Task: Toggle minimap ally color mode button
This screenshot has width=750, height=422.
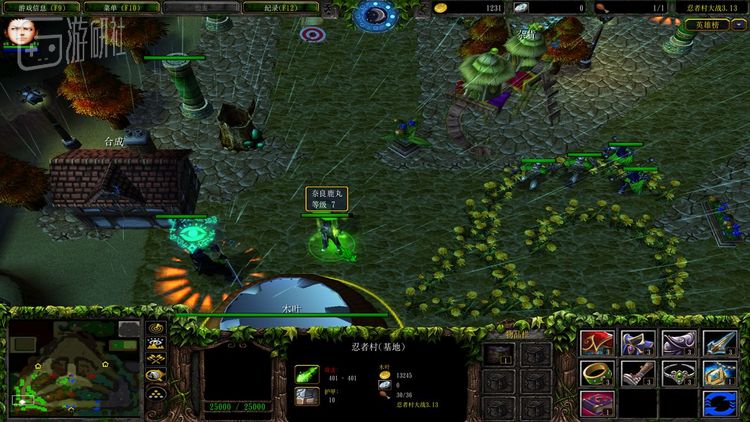Action: 156,359
